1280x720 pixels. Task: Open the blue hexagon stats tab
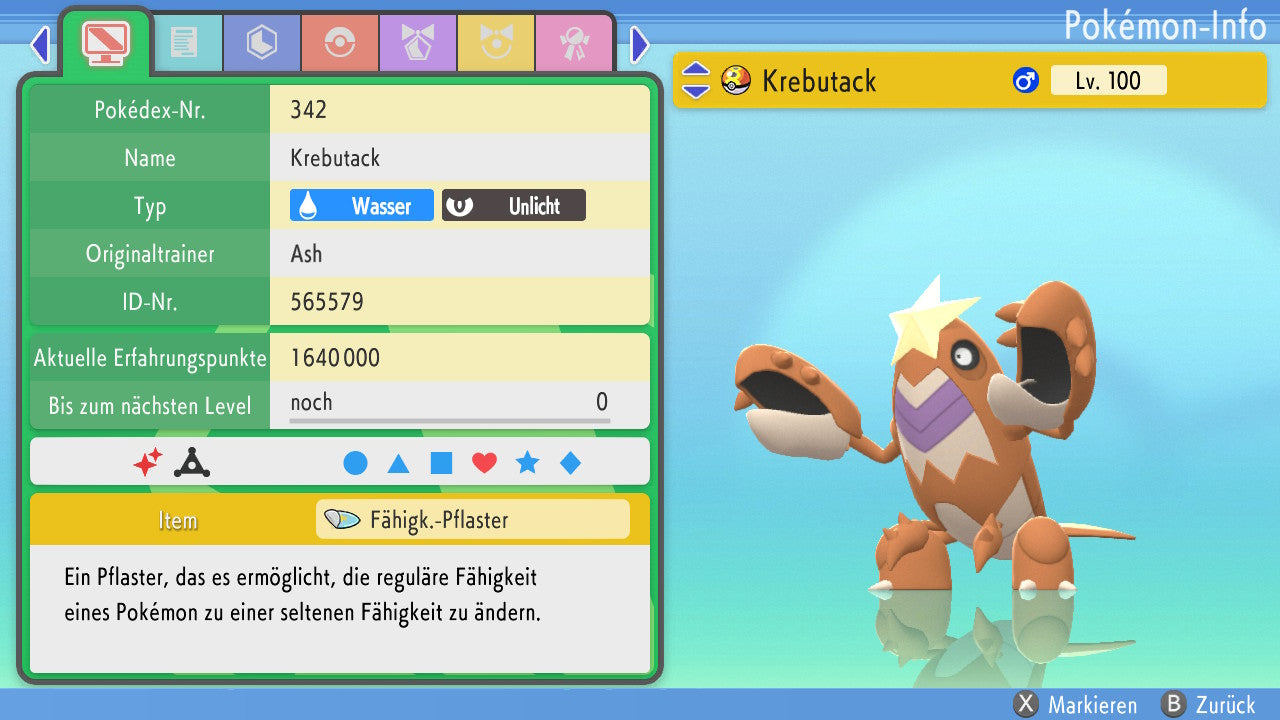[262, 42]
